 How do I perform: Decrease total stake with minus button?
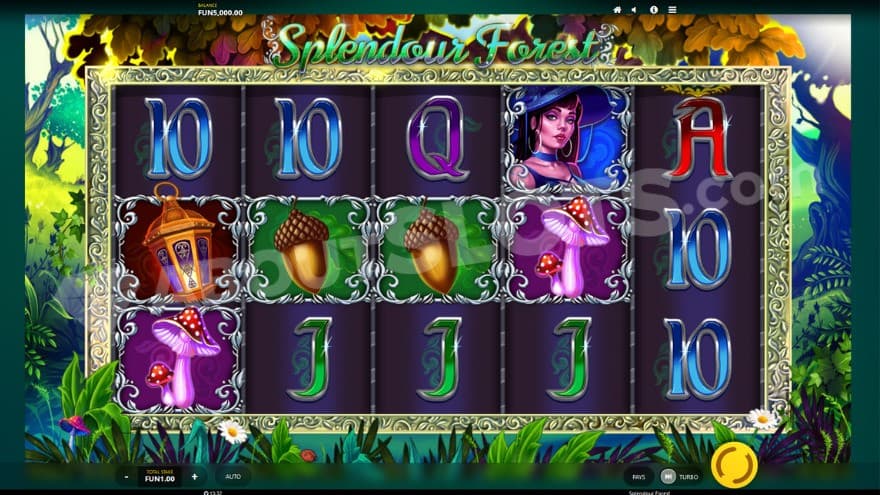click(x=127, y=477)
